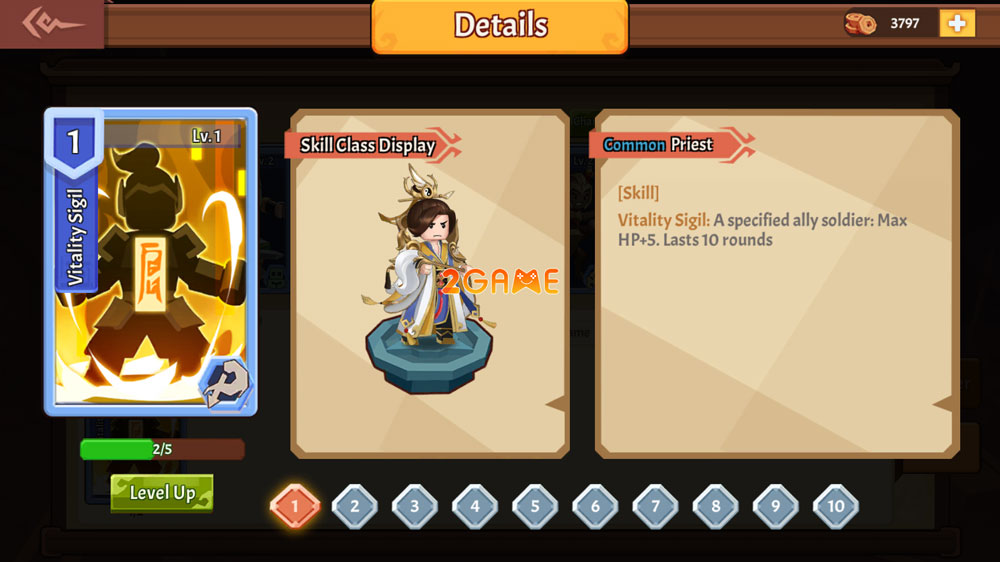Choose skill level 5 diamond
Image resolution: width=1000 pixels, height=562 pixels.
point(535,506)
